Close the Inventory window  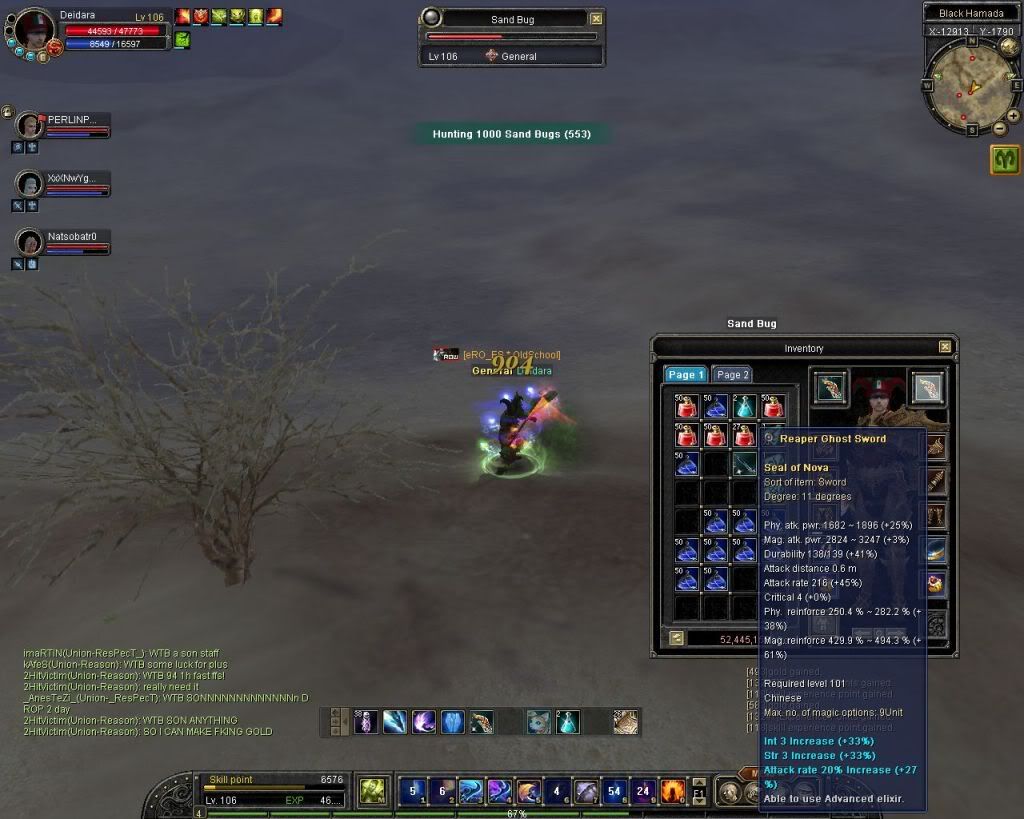click(944, 347)
